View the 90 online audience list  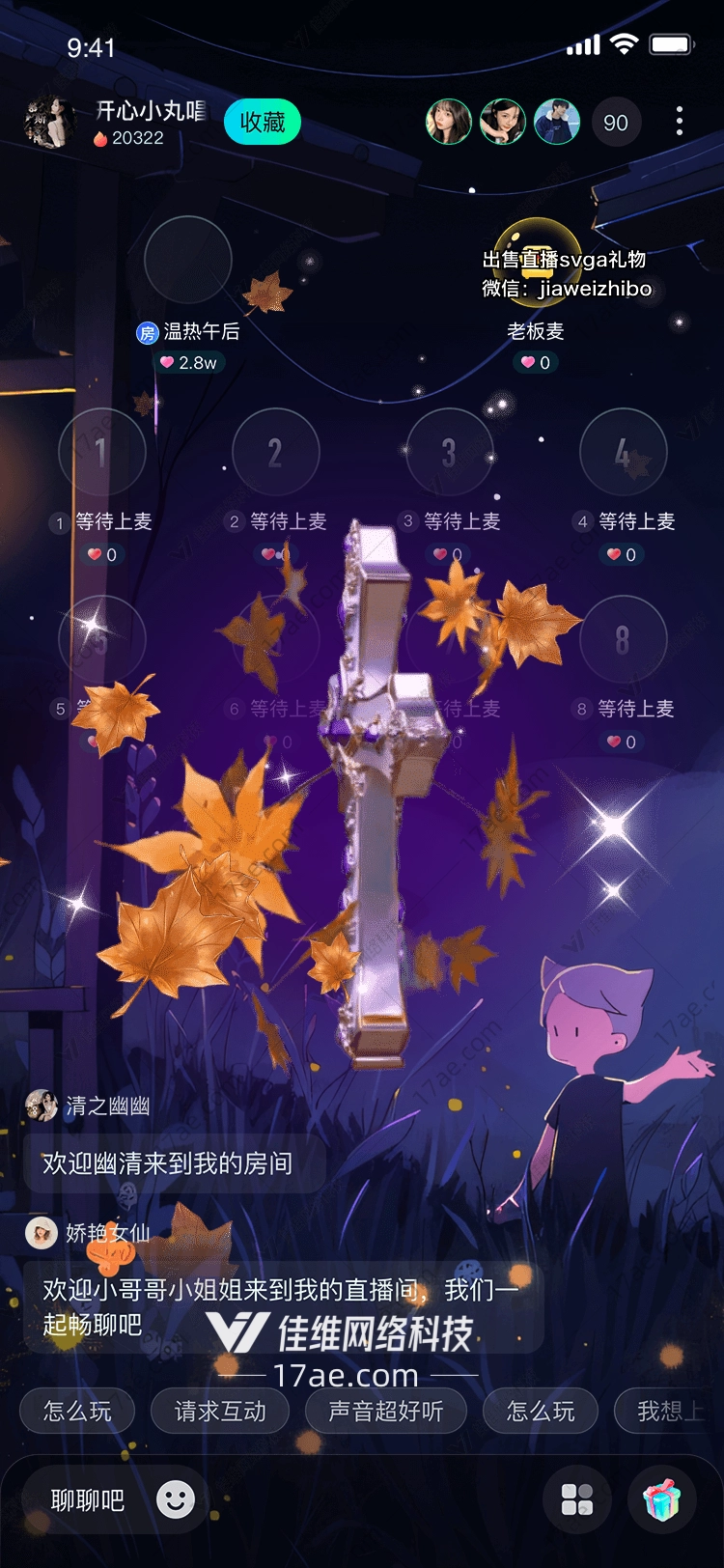(615, 123)
